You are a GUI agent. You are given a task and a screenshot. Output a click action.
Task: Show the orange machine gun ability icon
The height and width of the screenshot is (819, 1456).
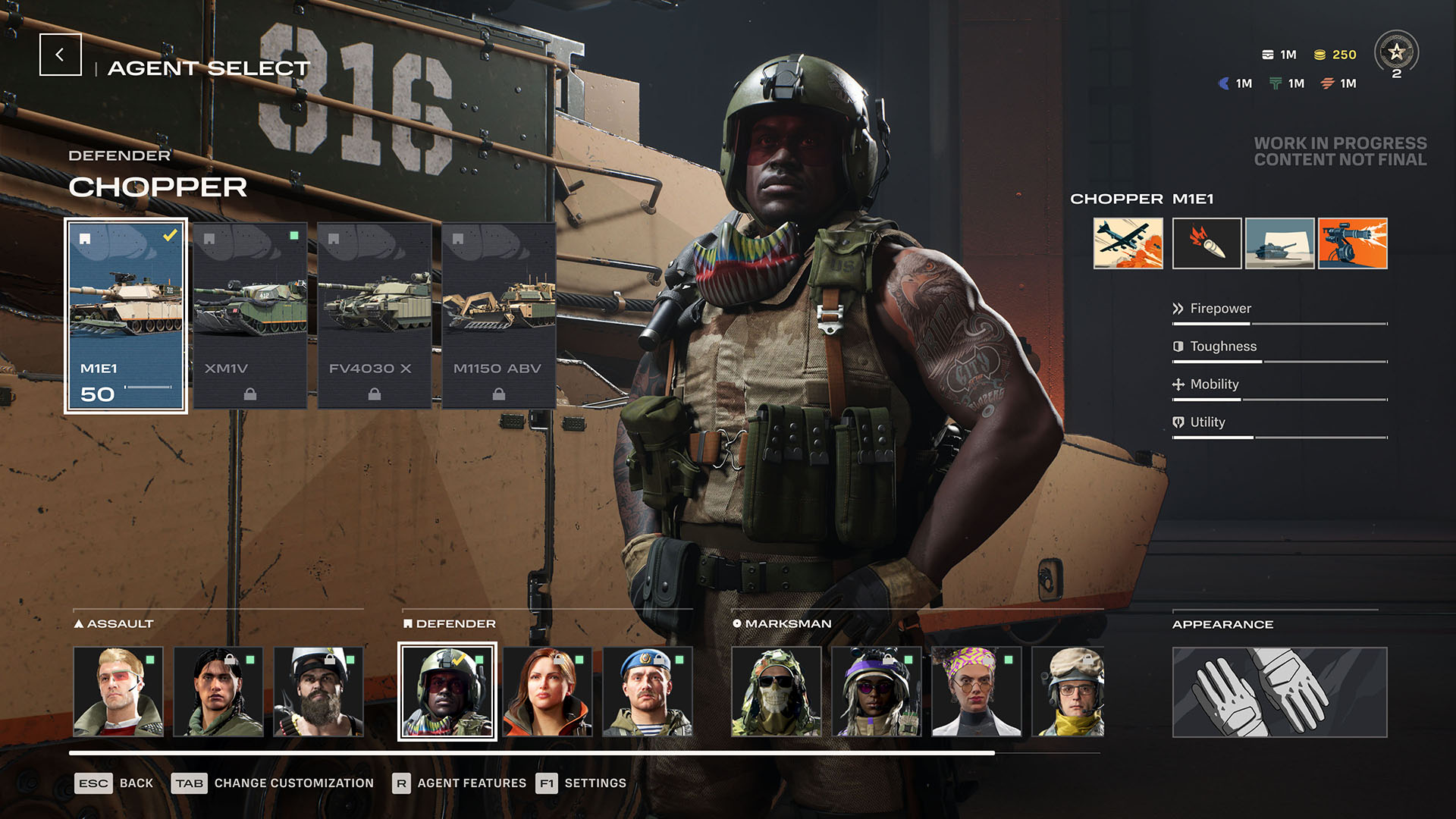(1352, 243)
